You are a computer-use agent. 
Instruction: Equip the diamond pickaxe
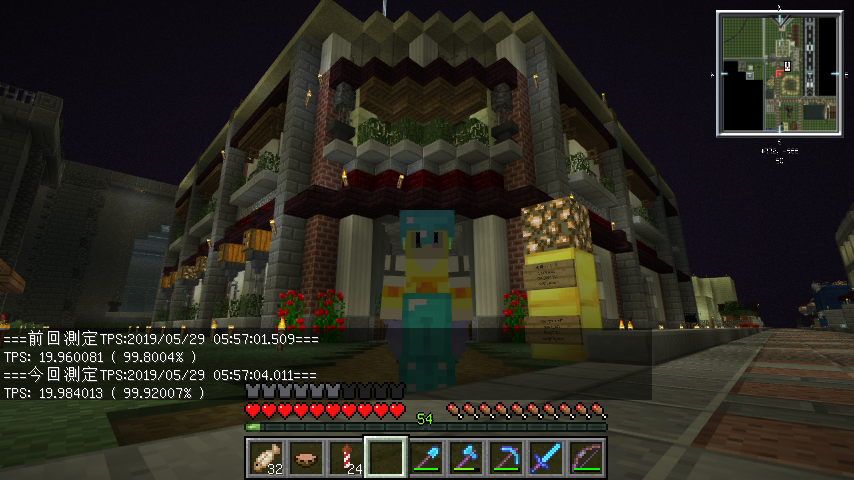click(505, 458)
